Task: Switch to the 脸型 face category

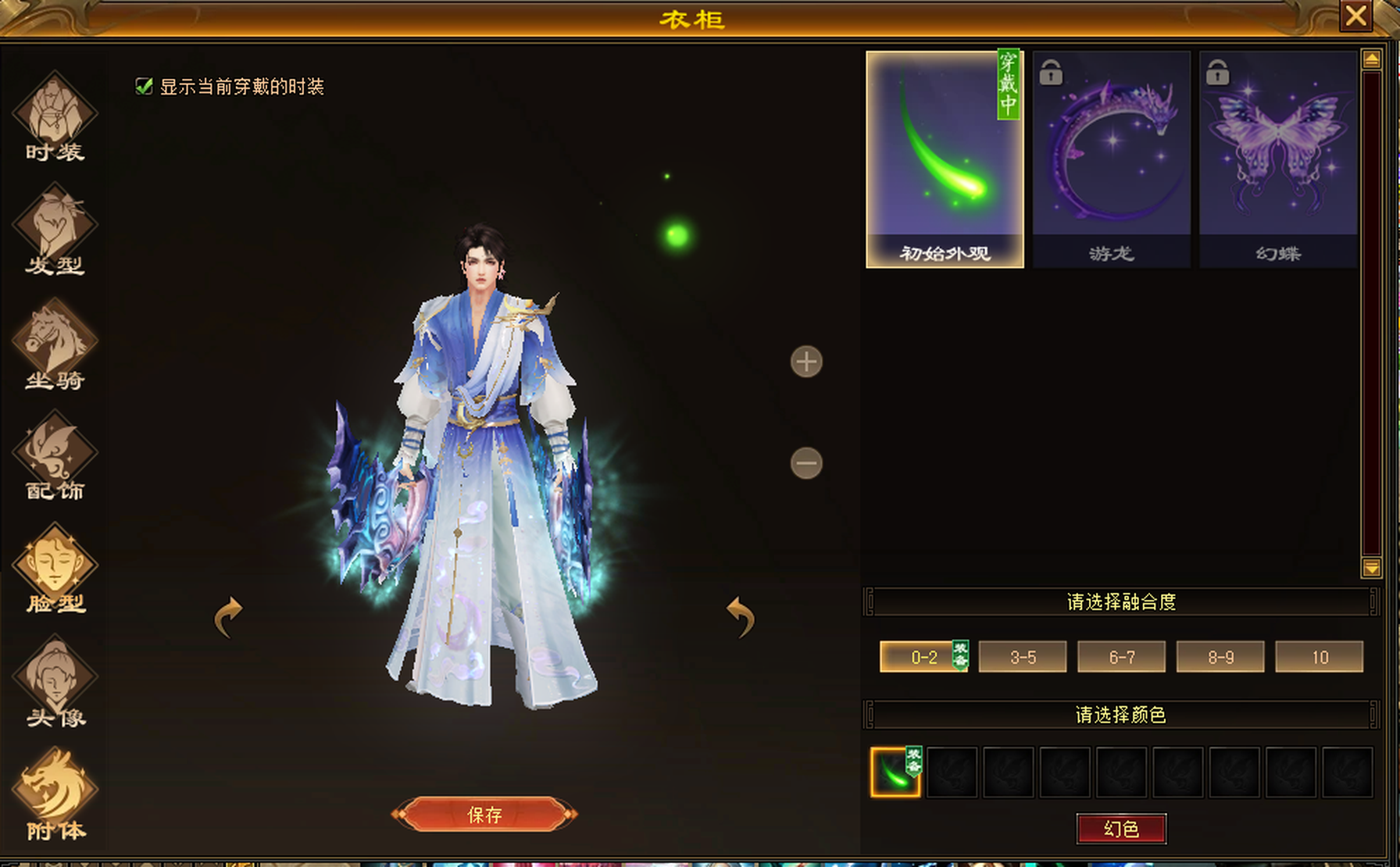Action: [55, 569]
